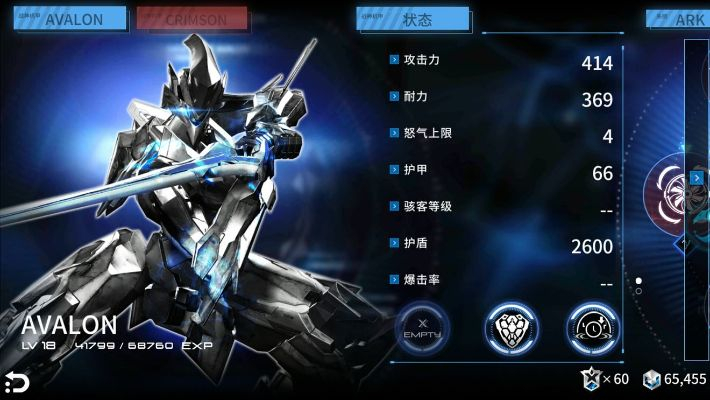The image size is (710, 400).
Task: Expand the 爆击率 stat row
Action: pos(395,281)
